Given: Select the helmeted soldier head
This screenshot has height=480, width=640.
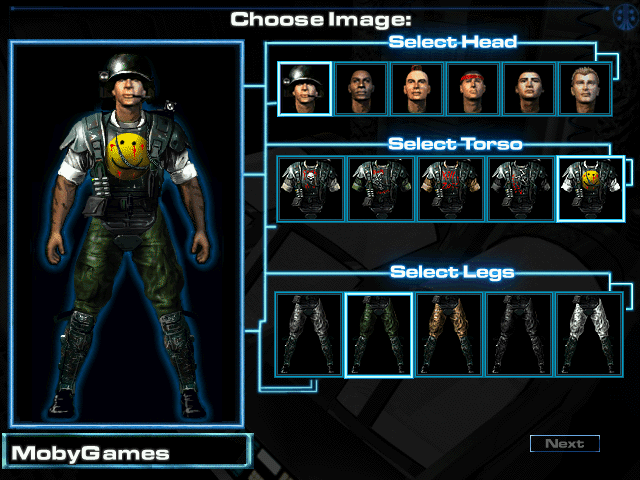Looking at the screenshot, I should tap(305, 89).
